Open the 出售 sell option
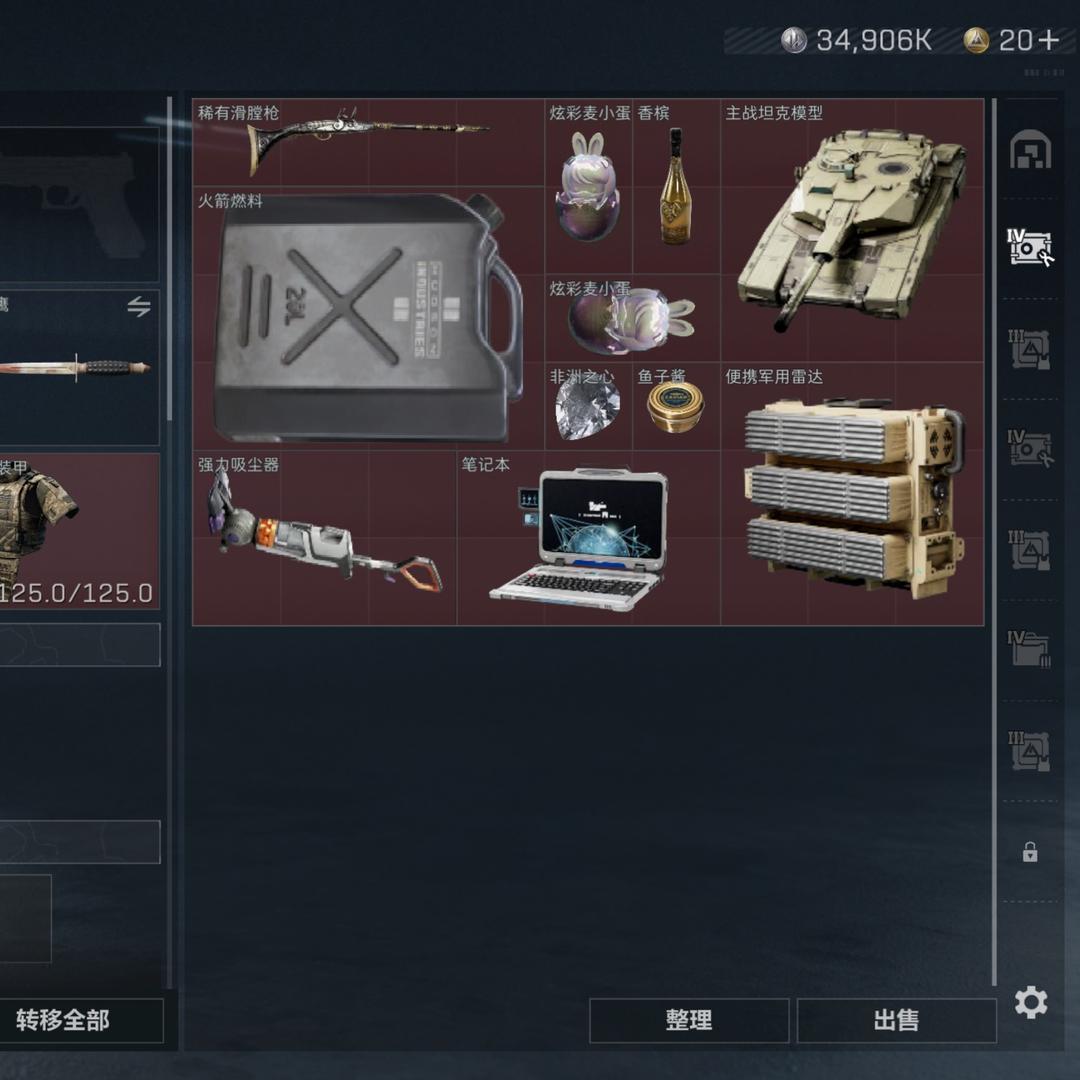 [896, 1020]
